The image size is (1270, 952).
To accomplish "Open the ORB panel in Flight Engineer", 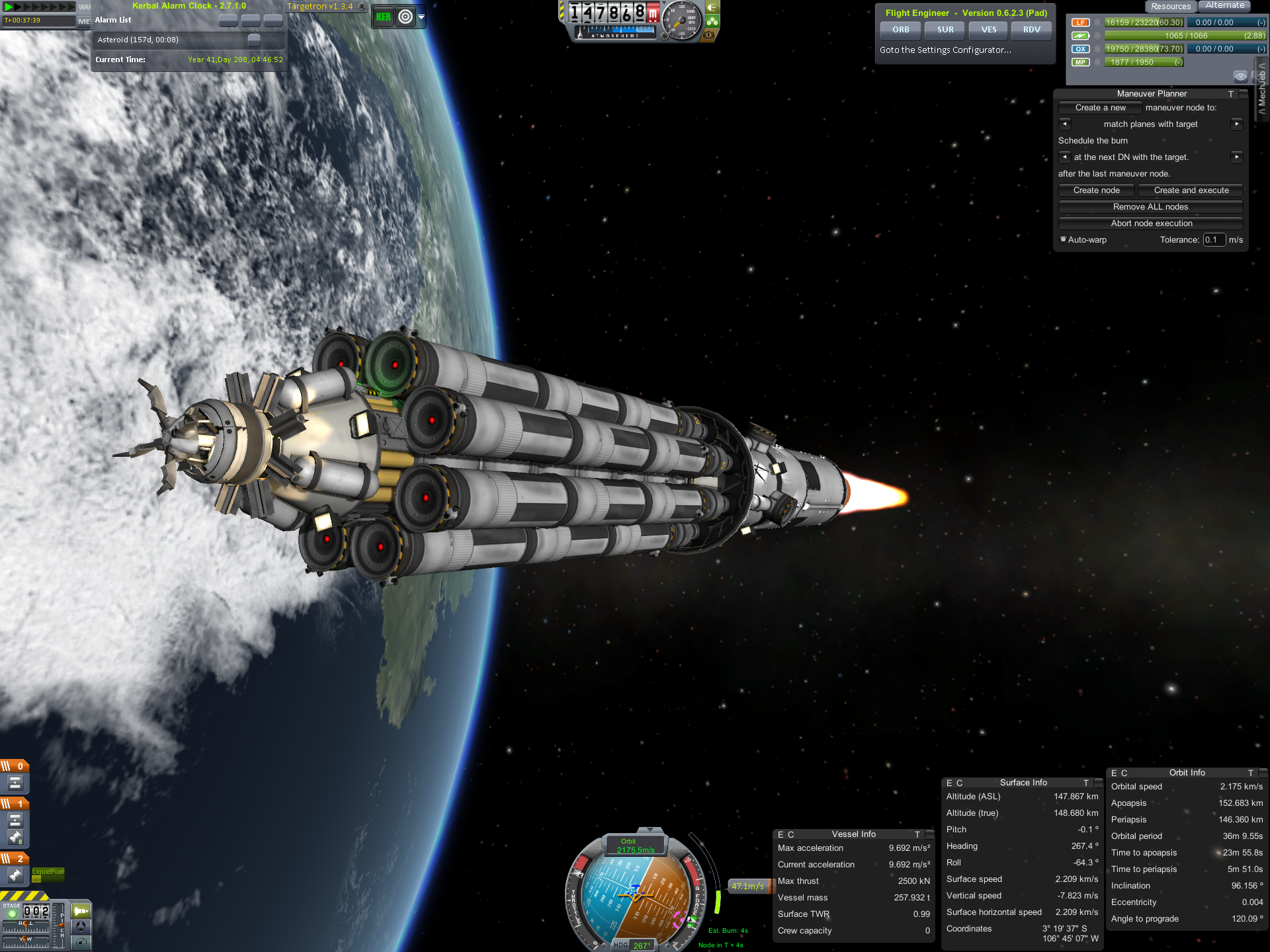I will pyautogui.click(x=900, y=30).
